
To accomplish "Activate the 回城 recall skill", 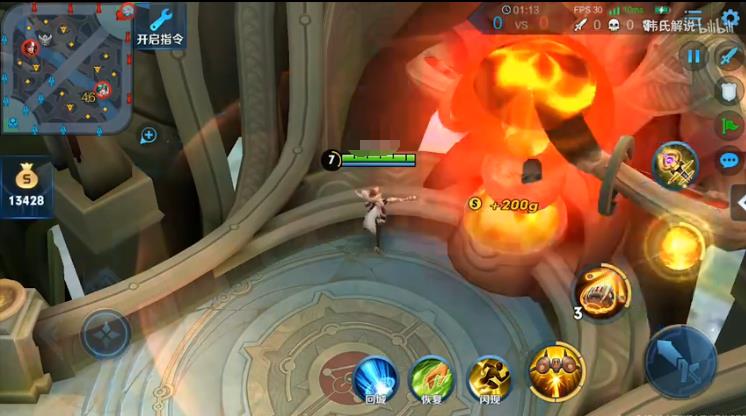I will [376, 379].
